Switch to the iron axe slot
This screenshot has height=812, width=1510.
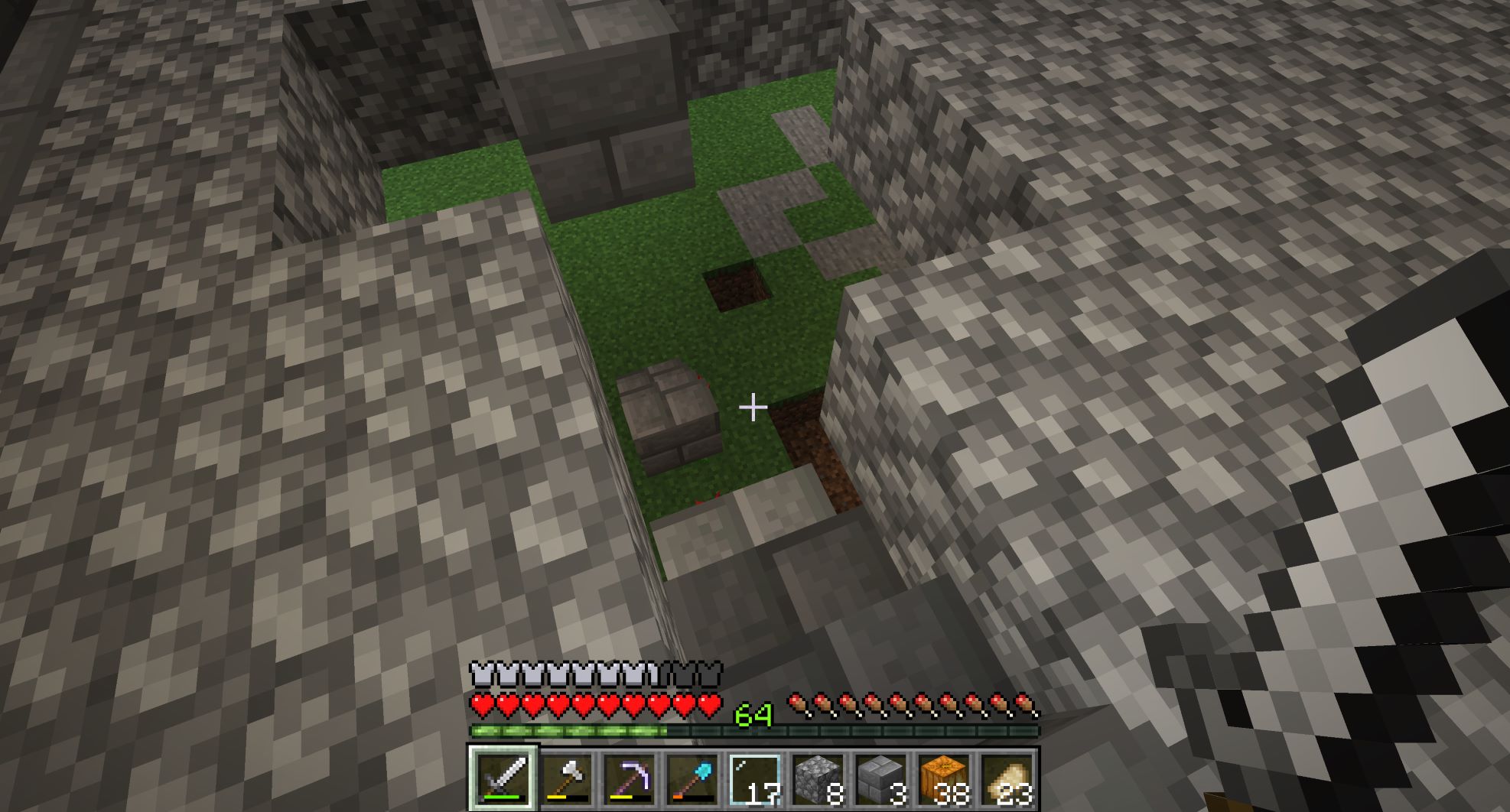[x=567, y=778]
